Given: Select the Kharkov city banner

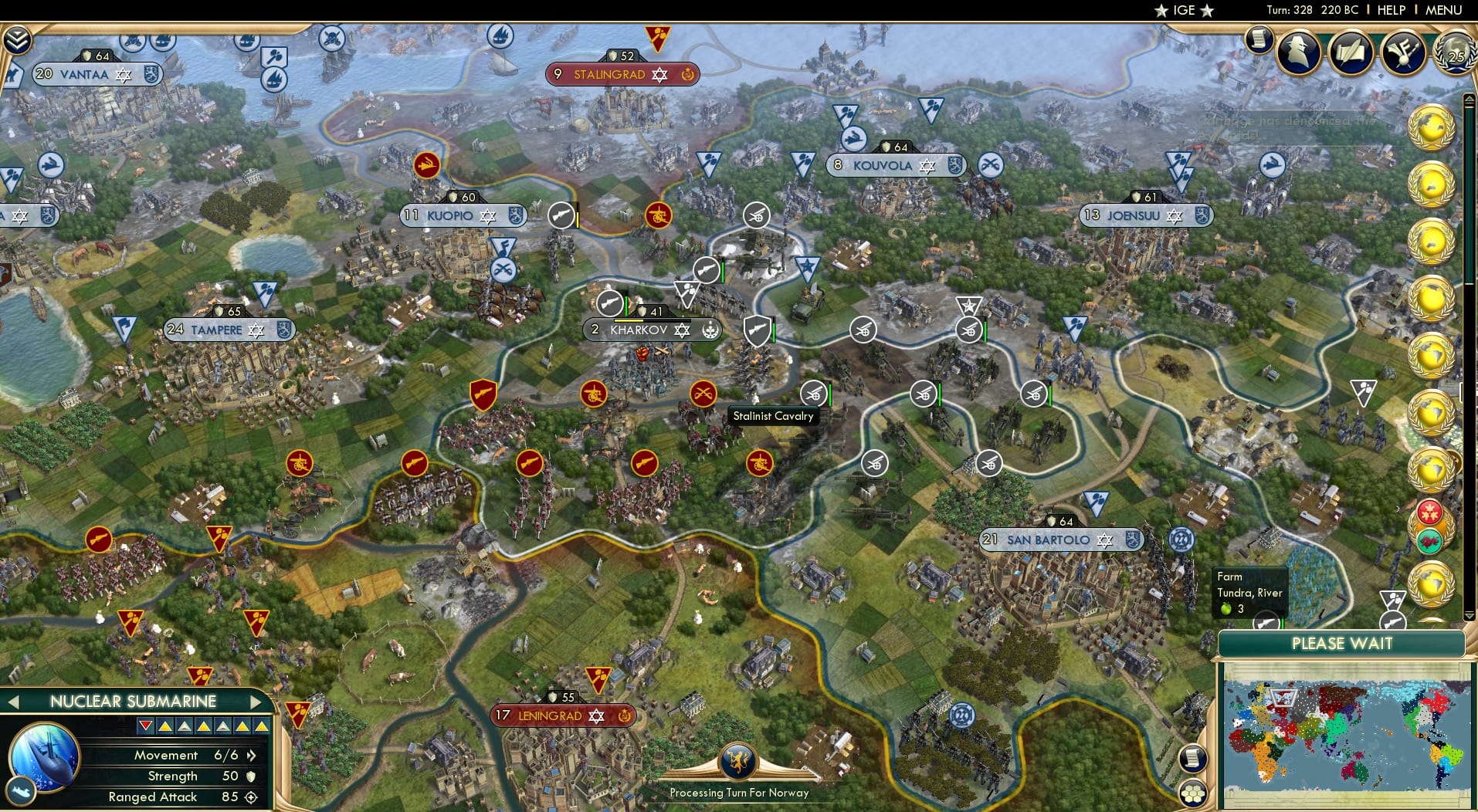Looking at the screenshot, I should tap(653, 330).
